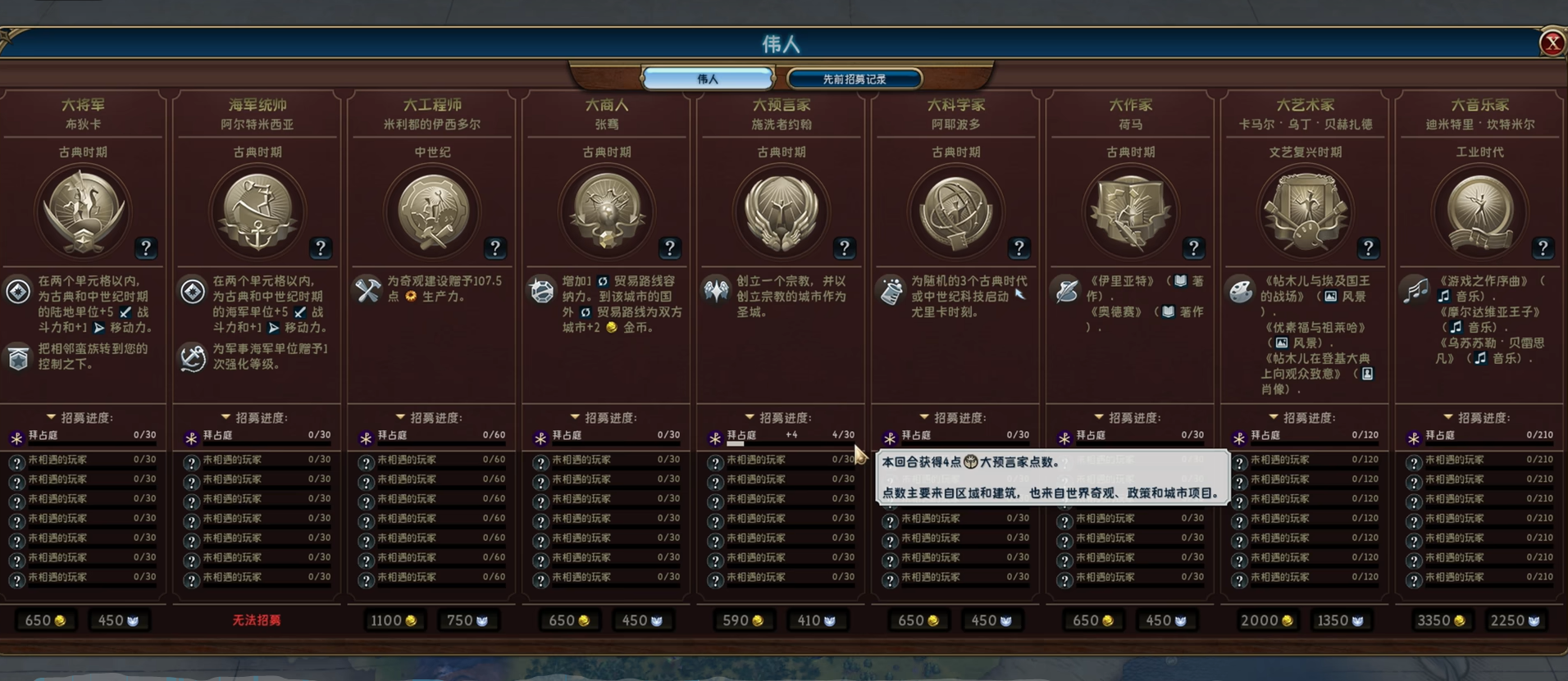Viewport: 1568px width, 681px height.
Task: Click the 无法招募 text under 阿尔特米西亚
Action: [257, 620]
